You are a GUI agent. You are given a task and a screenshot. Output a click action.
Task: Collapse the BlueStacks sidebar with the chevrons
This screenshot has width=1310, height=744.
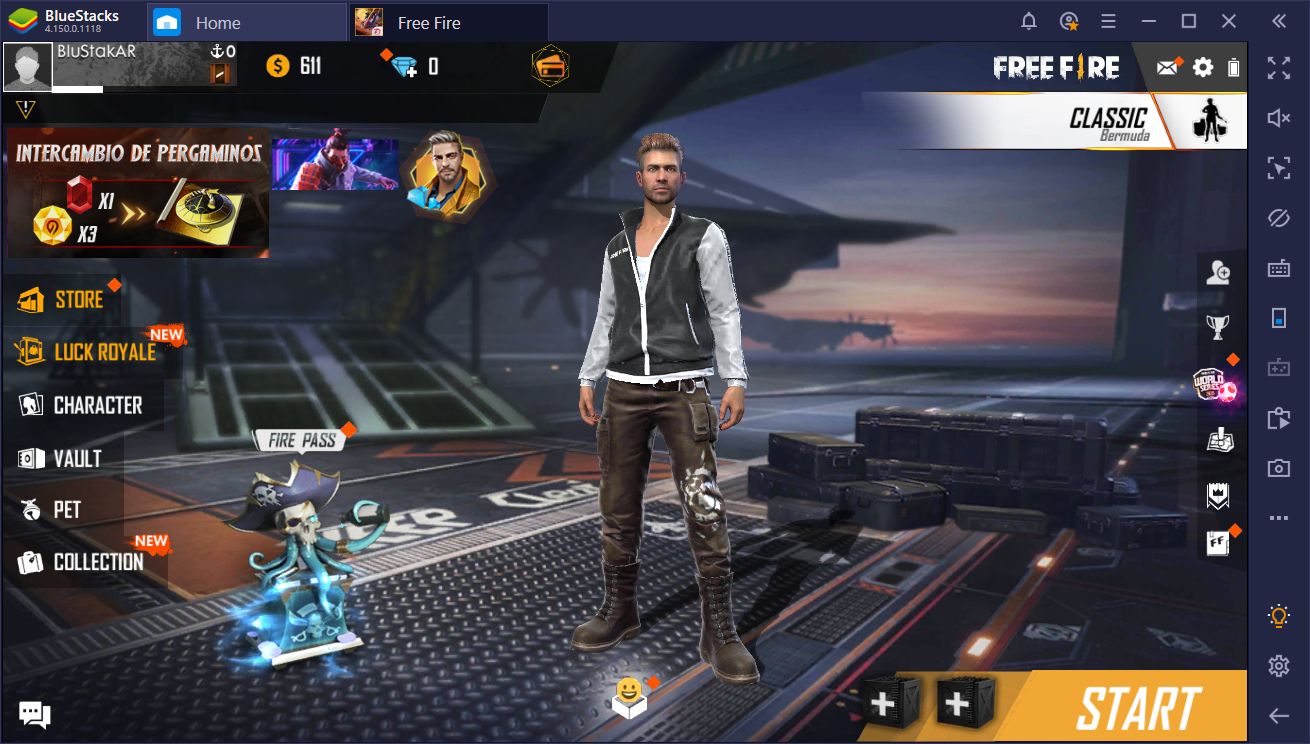pyautogui.click(x=1280, y=20)
